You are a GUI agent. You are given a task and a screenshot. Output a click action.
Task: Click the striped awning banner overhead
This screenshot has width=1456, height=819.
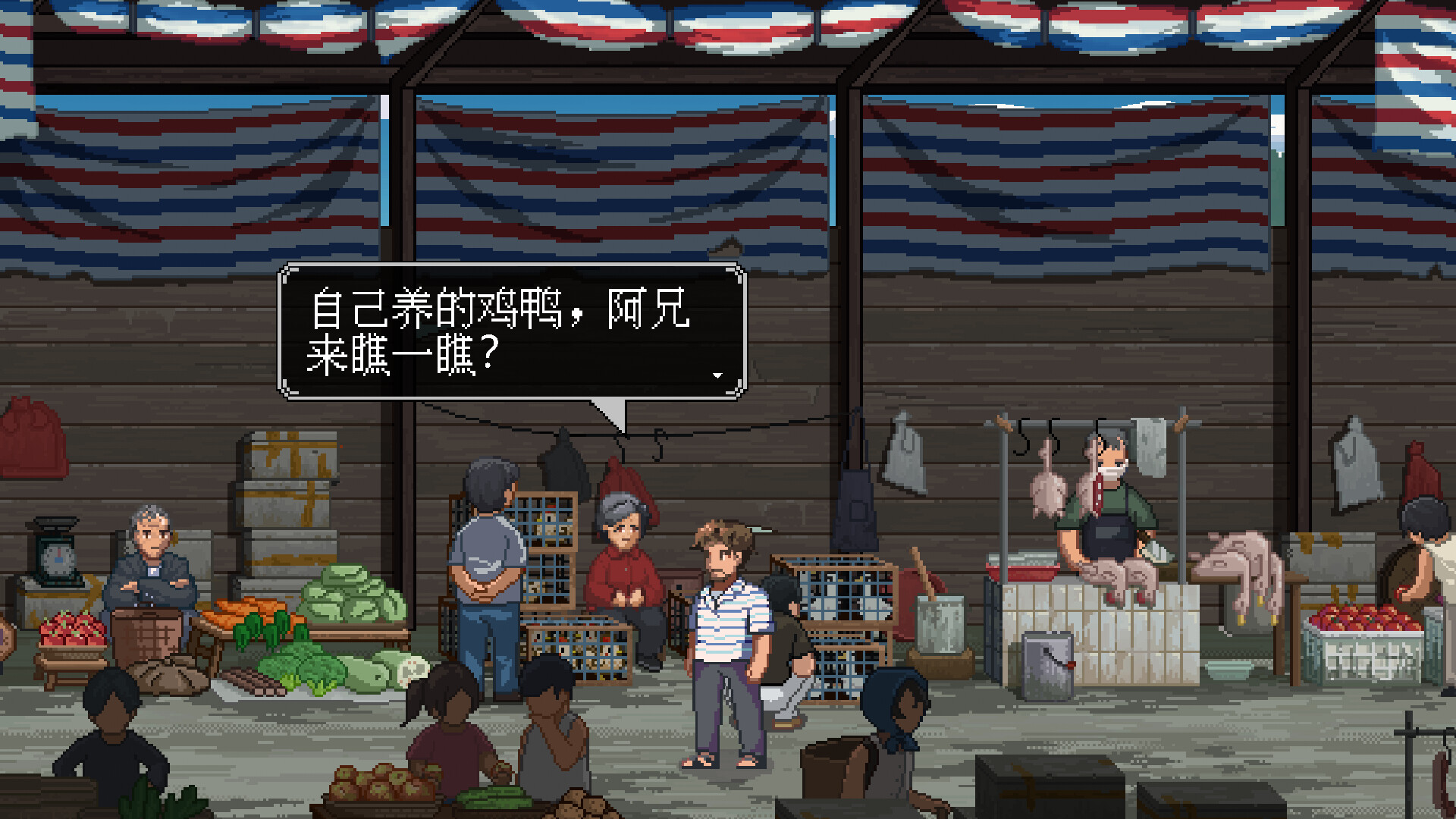[x=728, y=23]
